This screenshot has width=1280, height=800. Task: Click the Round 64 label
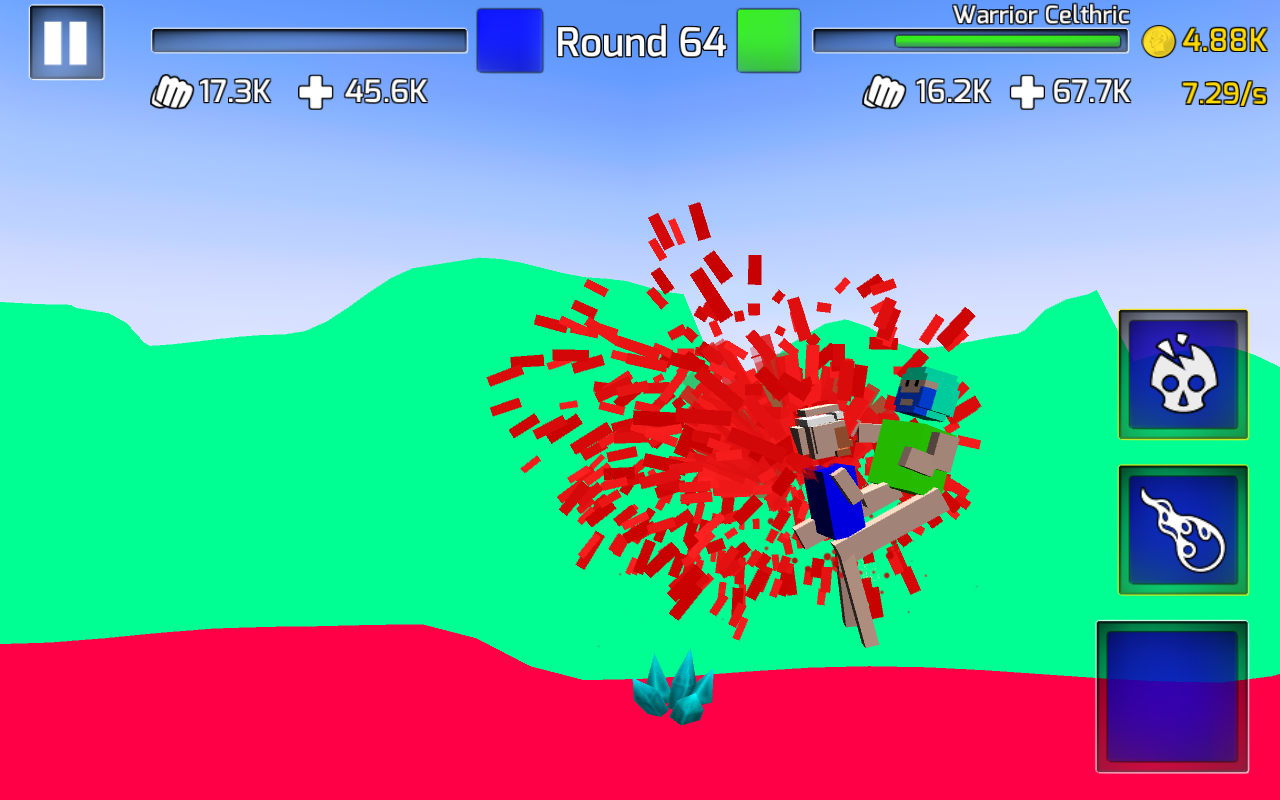(640, 43)
